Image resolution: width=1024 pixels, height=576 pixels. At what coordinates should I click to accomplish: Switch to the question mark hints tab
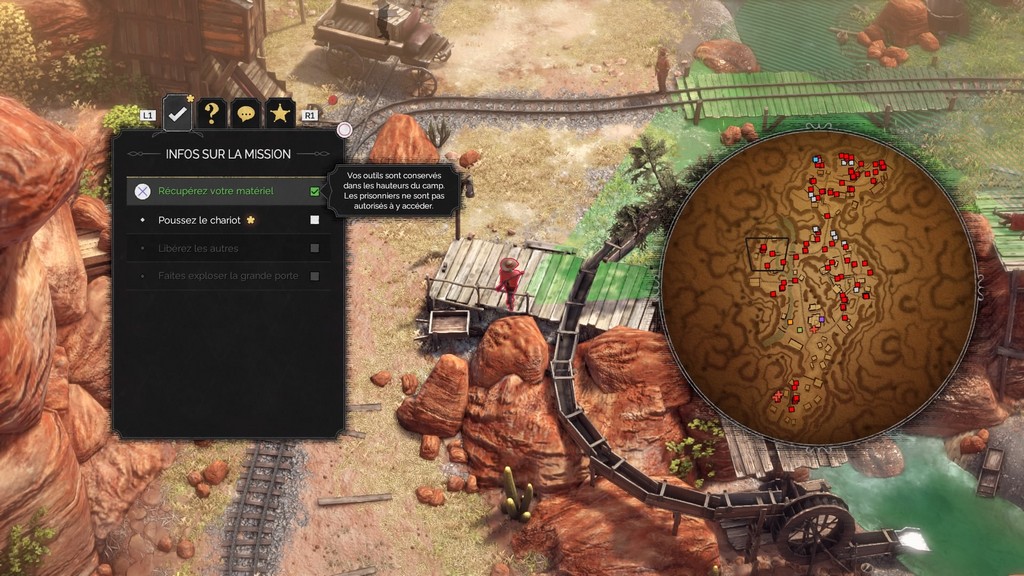tap(211, 114)
